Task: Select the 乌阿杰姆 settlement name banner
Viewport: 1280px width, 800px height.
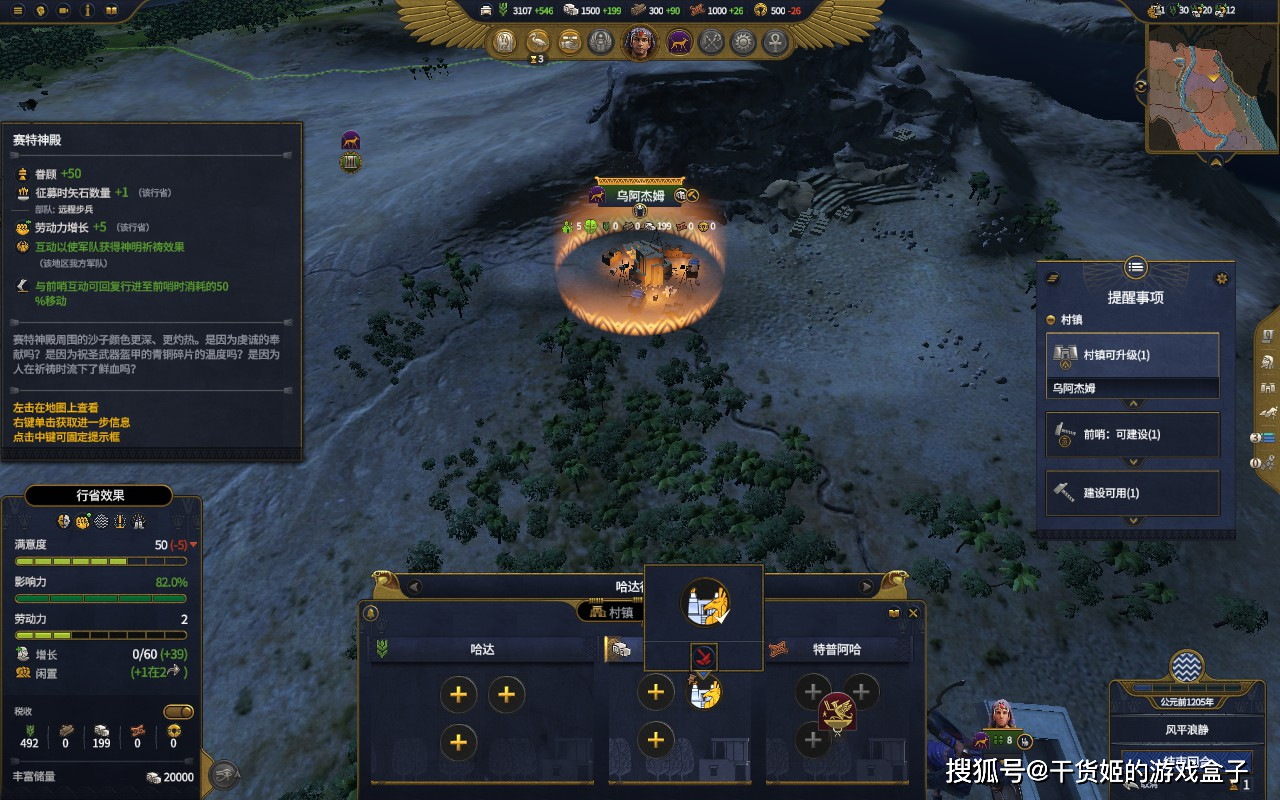Action: [640, 196]
